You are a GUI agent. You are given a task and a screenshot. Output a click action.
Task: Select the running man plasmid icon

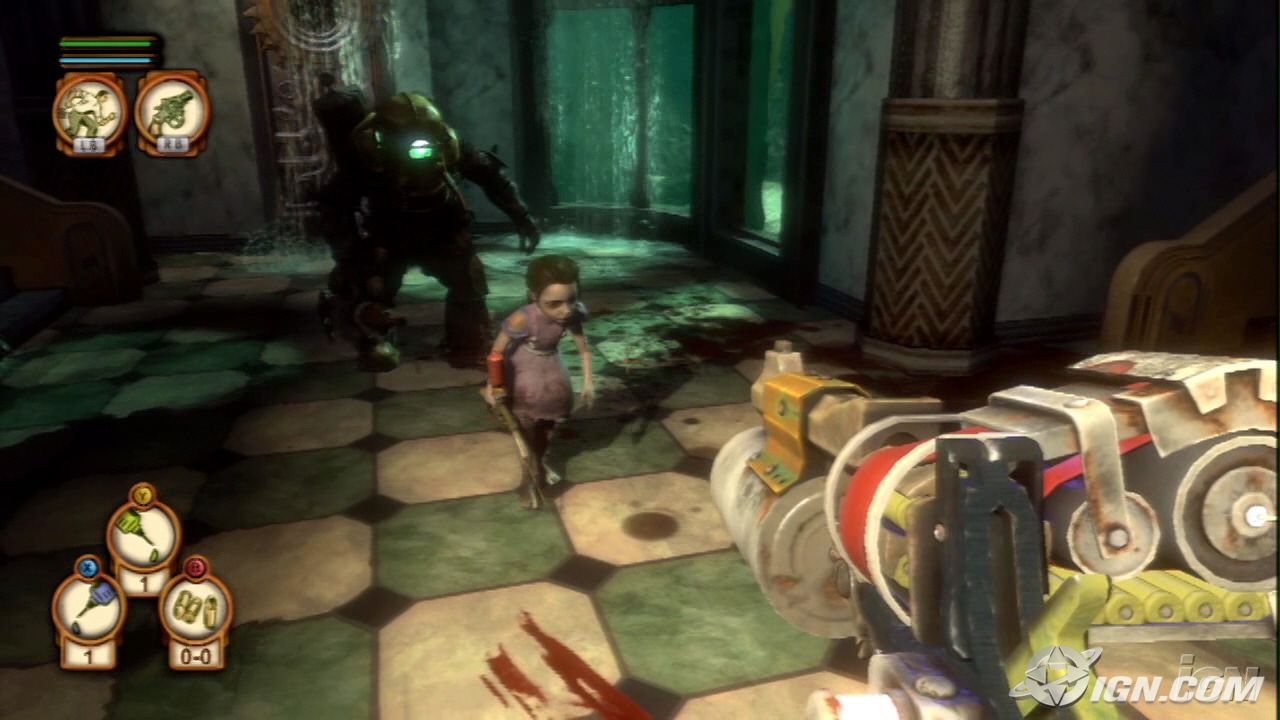[89, 107]
